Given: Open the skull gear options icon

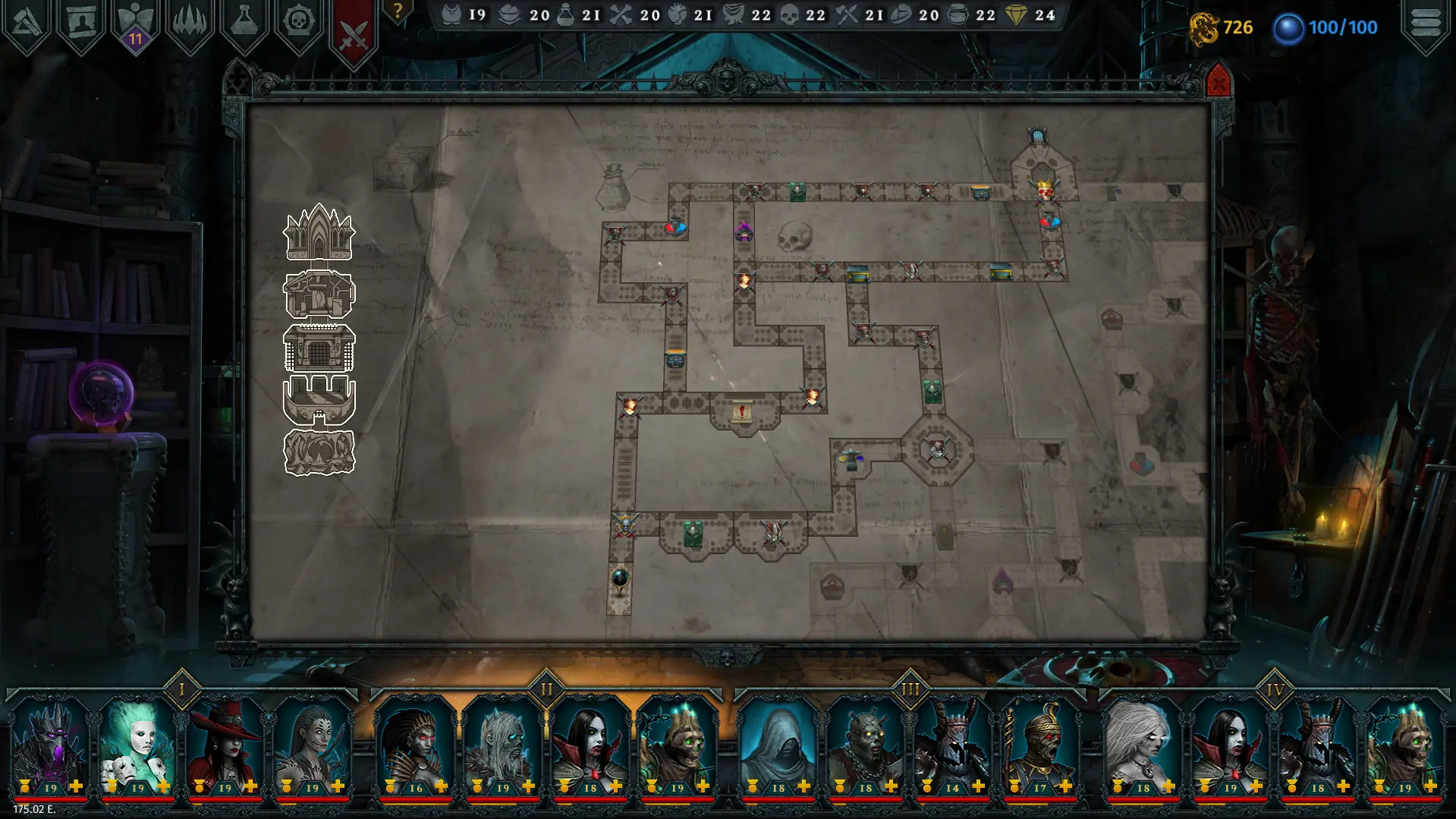Looking at the screenshot, I should point(297,20).
